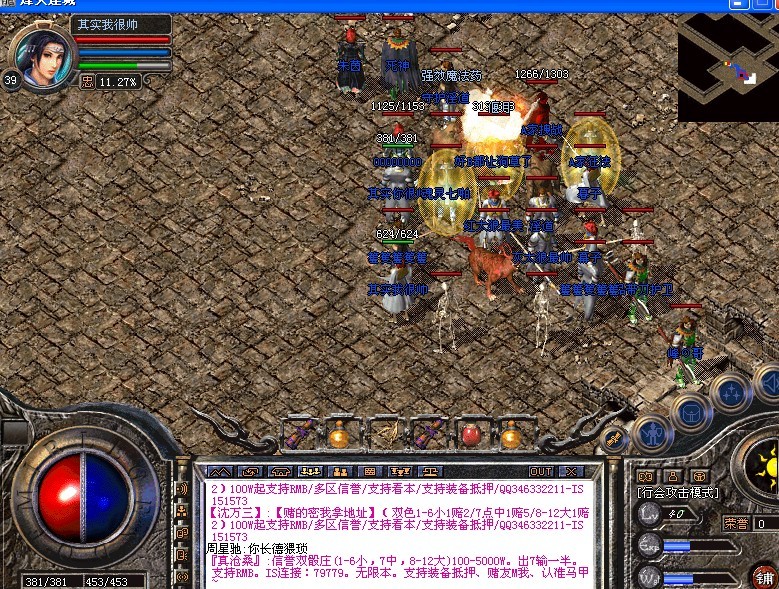This screenshot has width=779, height=589.
Task: Open the character equipment panel button
Action: pos(652,433)
